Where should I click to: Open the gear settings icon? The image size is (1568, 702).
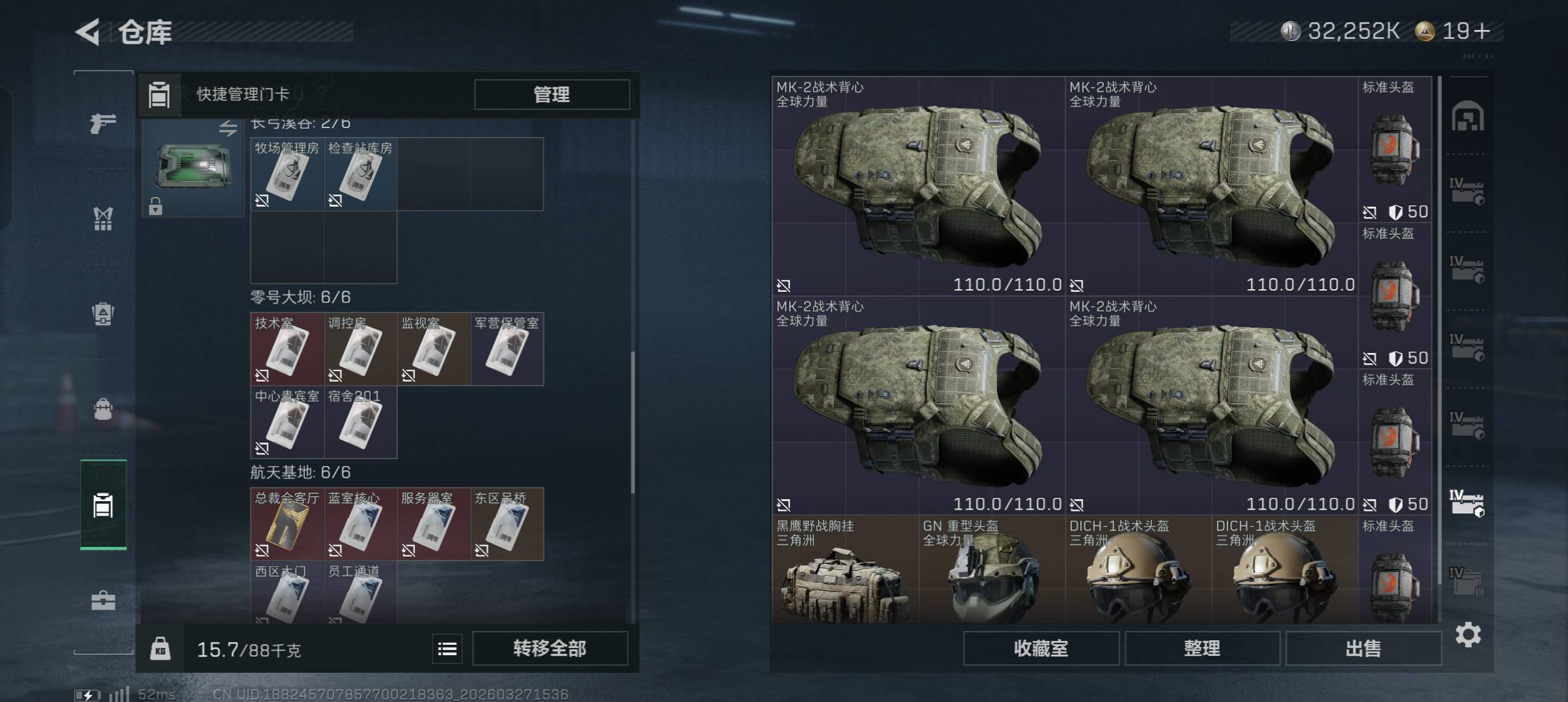pos(1468,634)
